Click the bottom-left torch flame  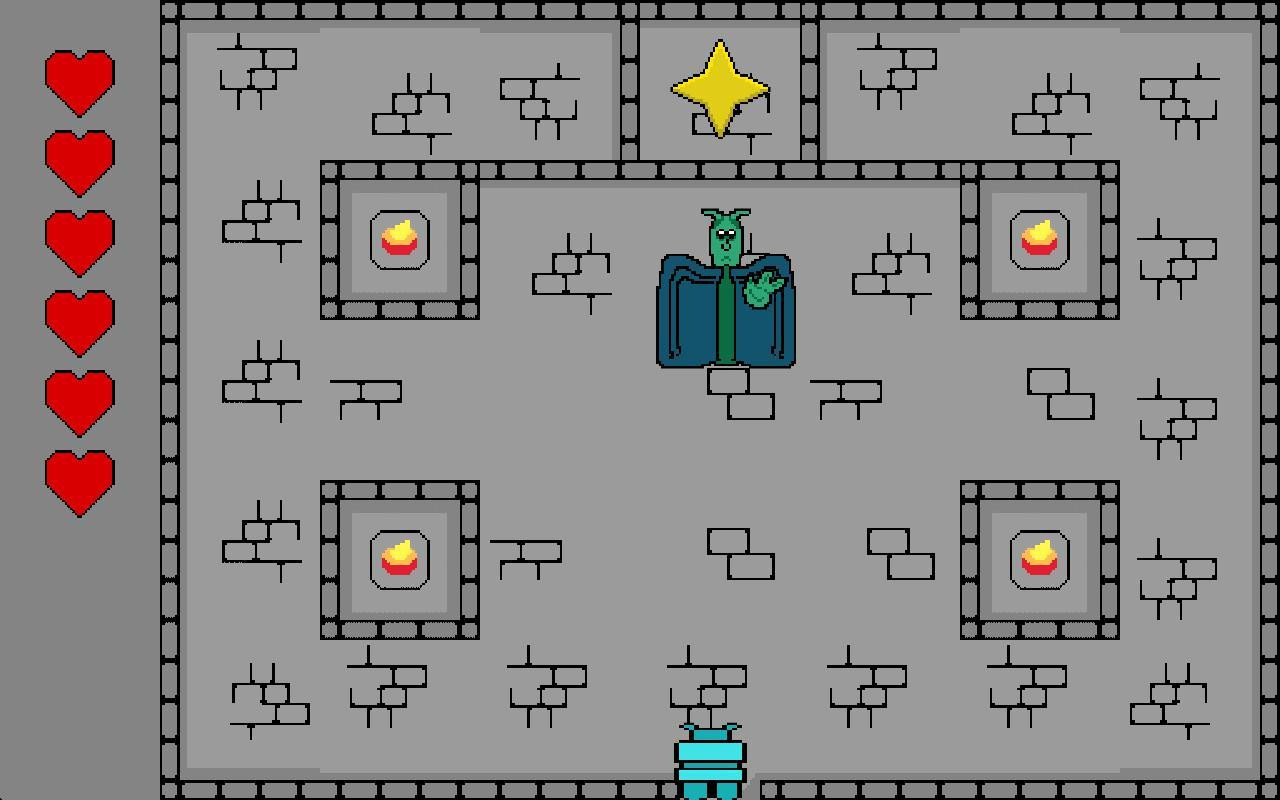tap(399, 558)
